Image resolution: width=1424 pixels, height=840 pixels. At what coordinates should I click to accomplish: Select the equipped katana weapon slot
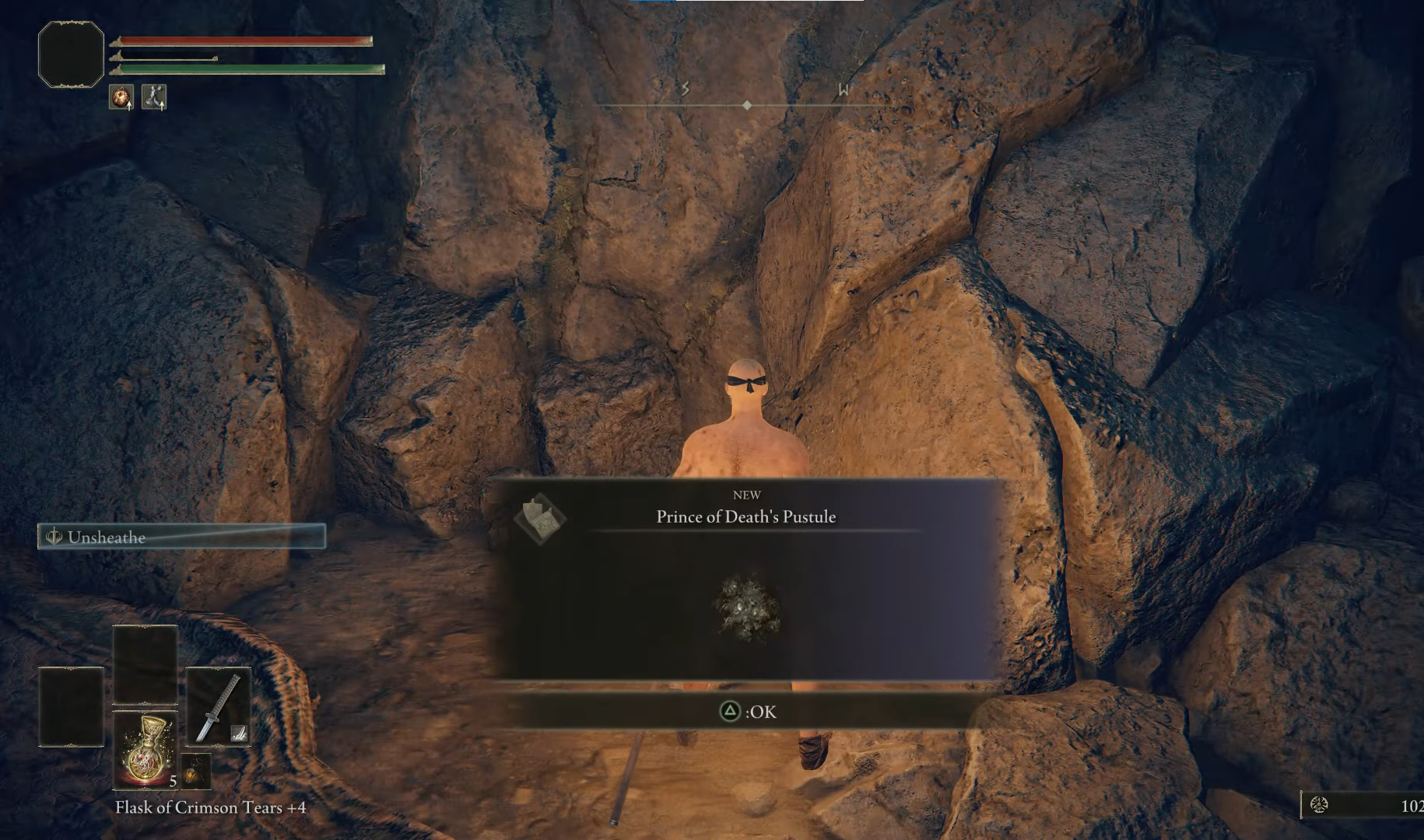pyautogui.click(x=218, y=706)
